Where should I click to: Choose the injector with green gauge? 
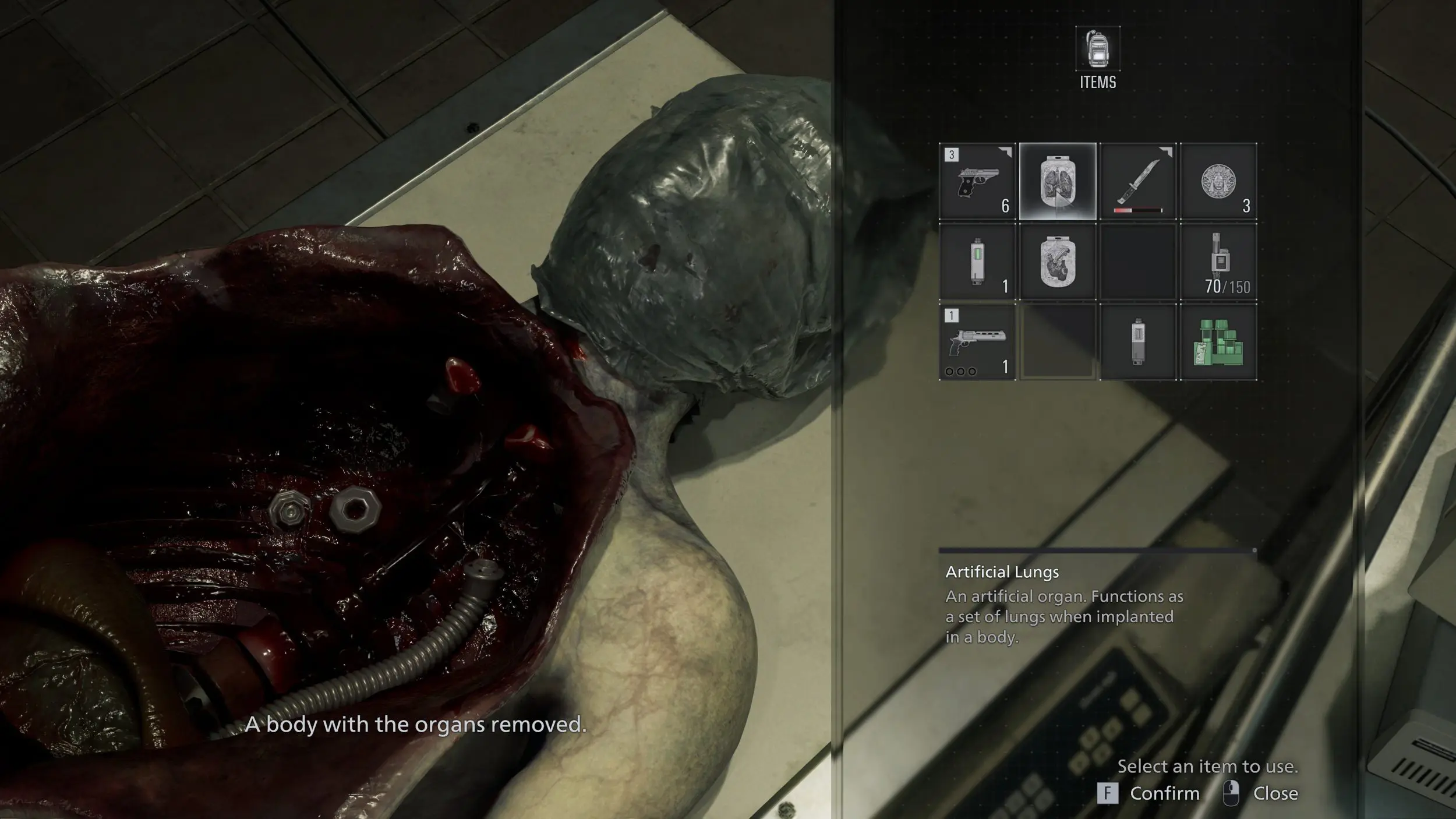[x=978, y=262]
